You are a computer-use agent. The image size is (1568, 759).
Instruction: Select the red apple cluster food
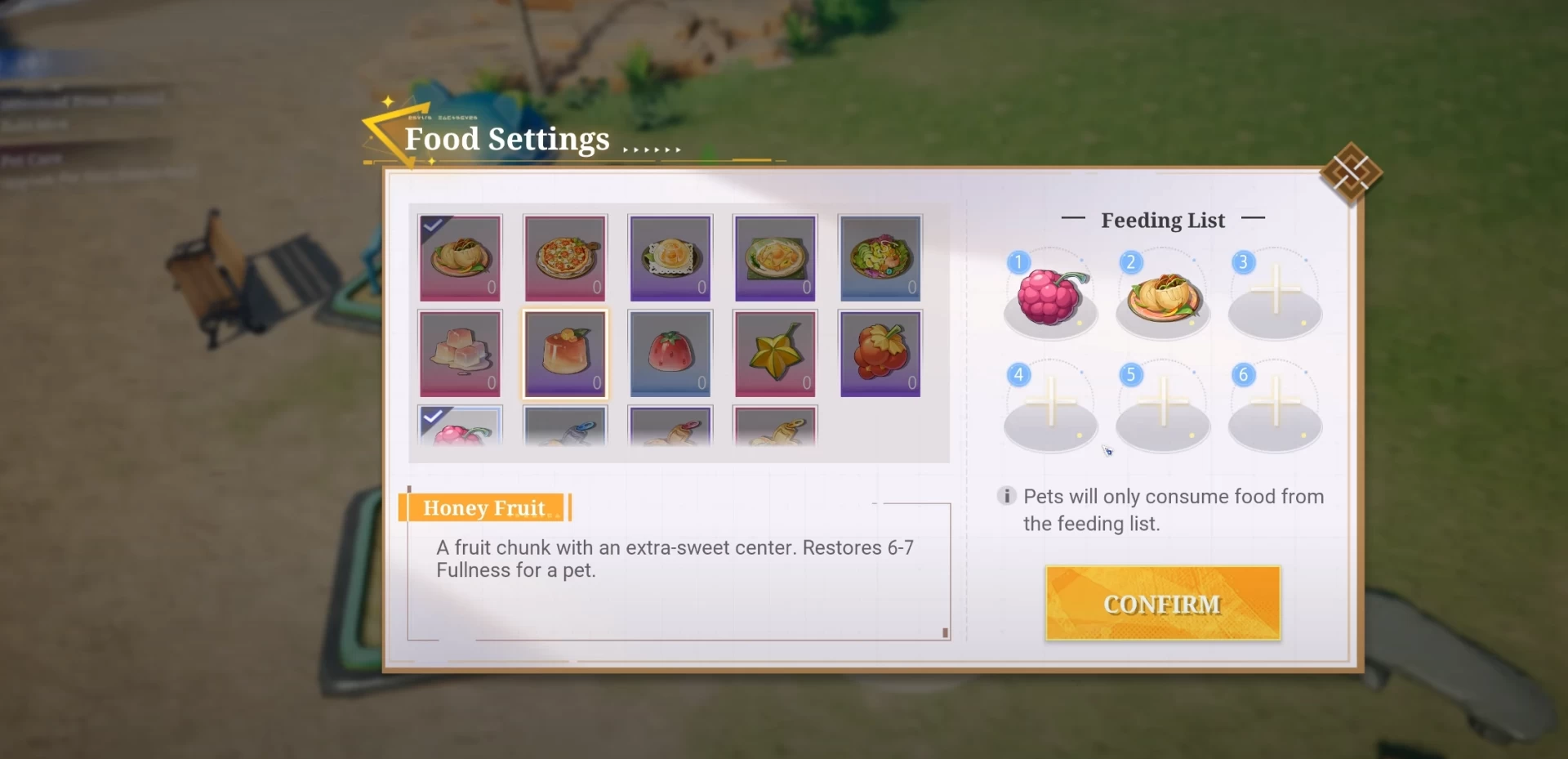coord(880,354)
